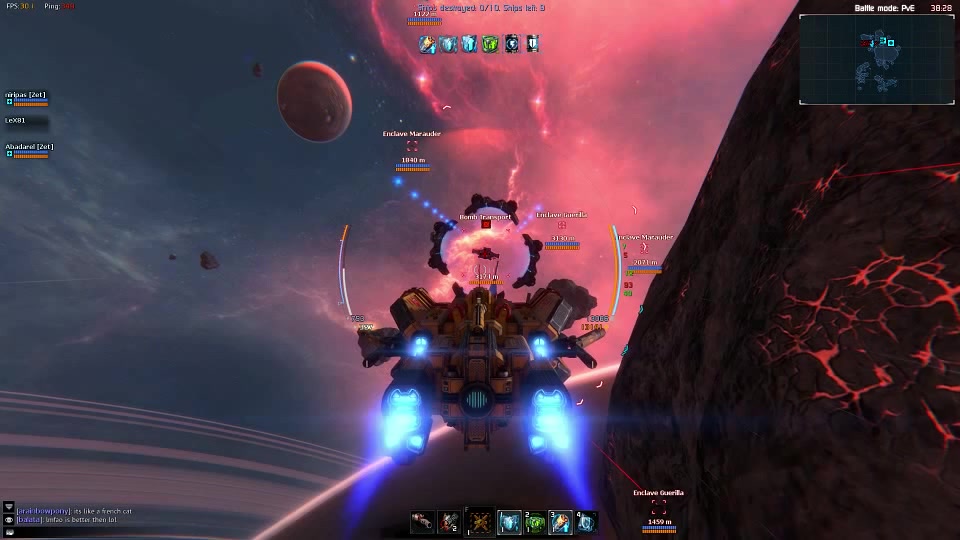Click the green repair buff icon

[x=490, y=44]
